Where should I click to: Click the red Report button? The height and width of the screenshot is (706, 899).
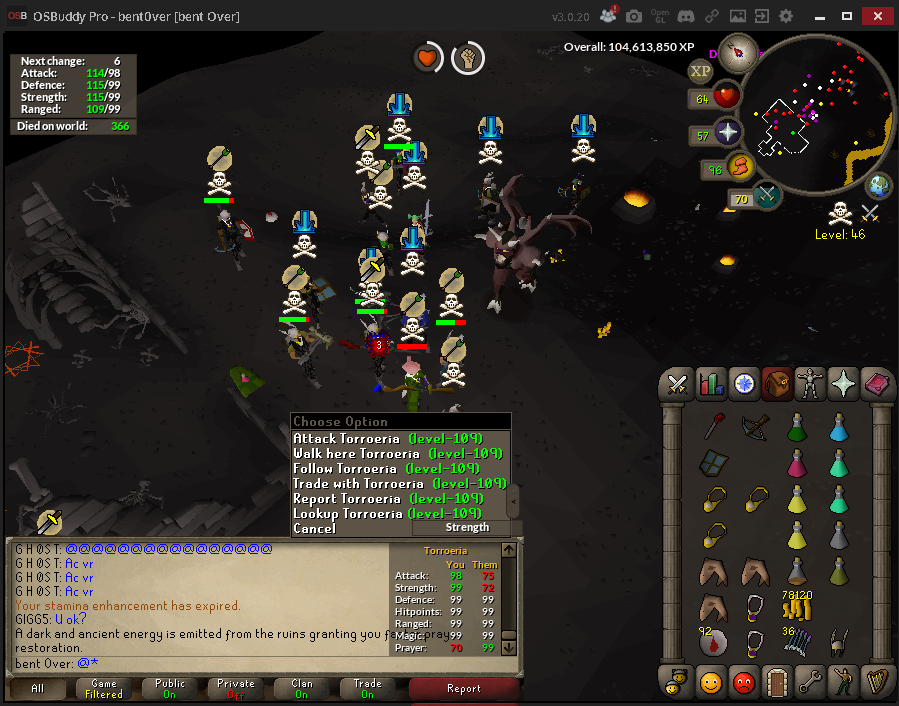(x=463, y=689)
